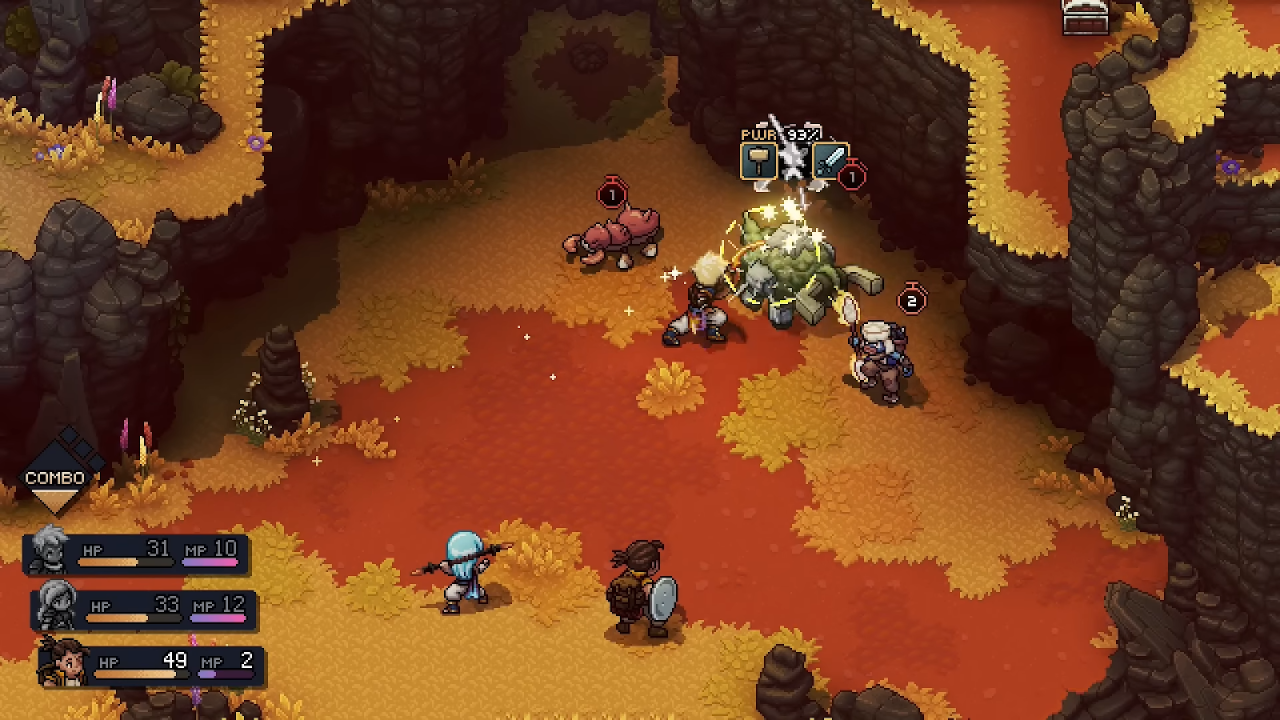Select the grey spiky-haired party member portrait

pos(48,550)
